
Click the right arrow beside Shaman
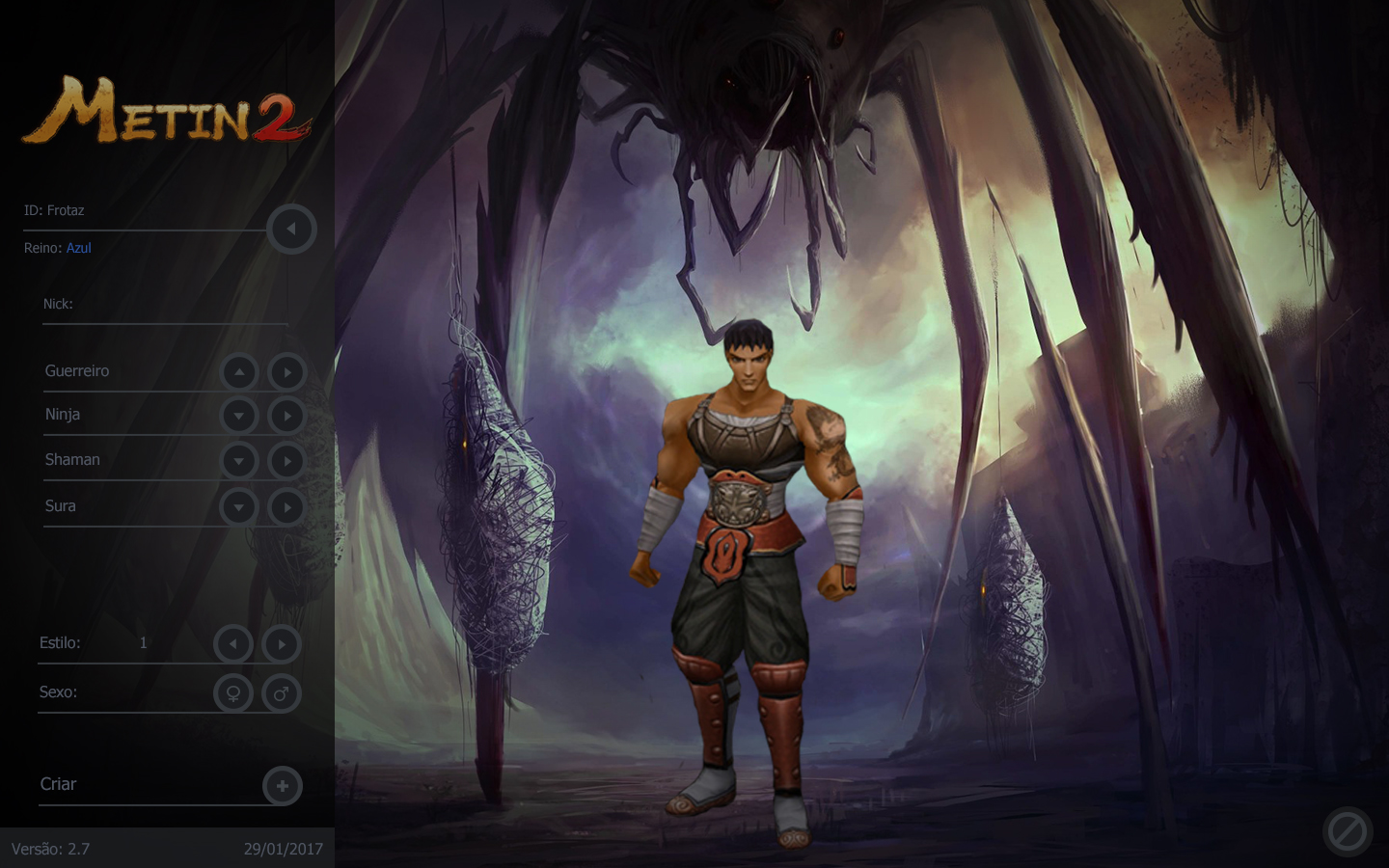286,461
